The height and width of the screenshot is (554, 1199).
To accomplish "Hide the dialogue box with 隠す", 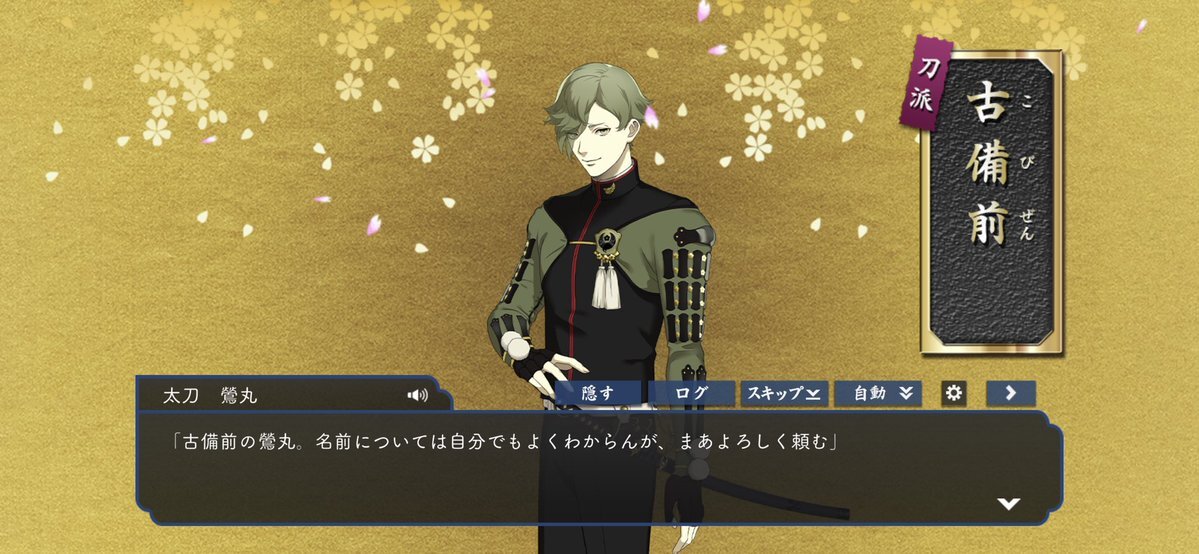I will pos(598,393).
